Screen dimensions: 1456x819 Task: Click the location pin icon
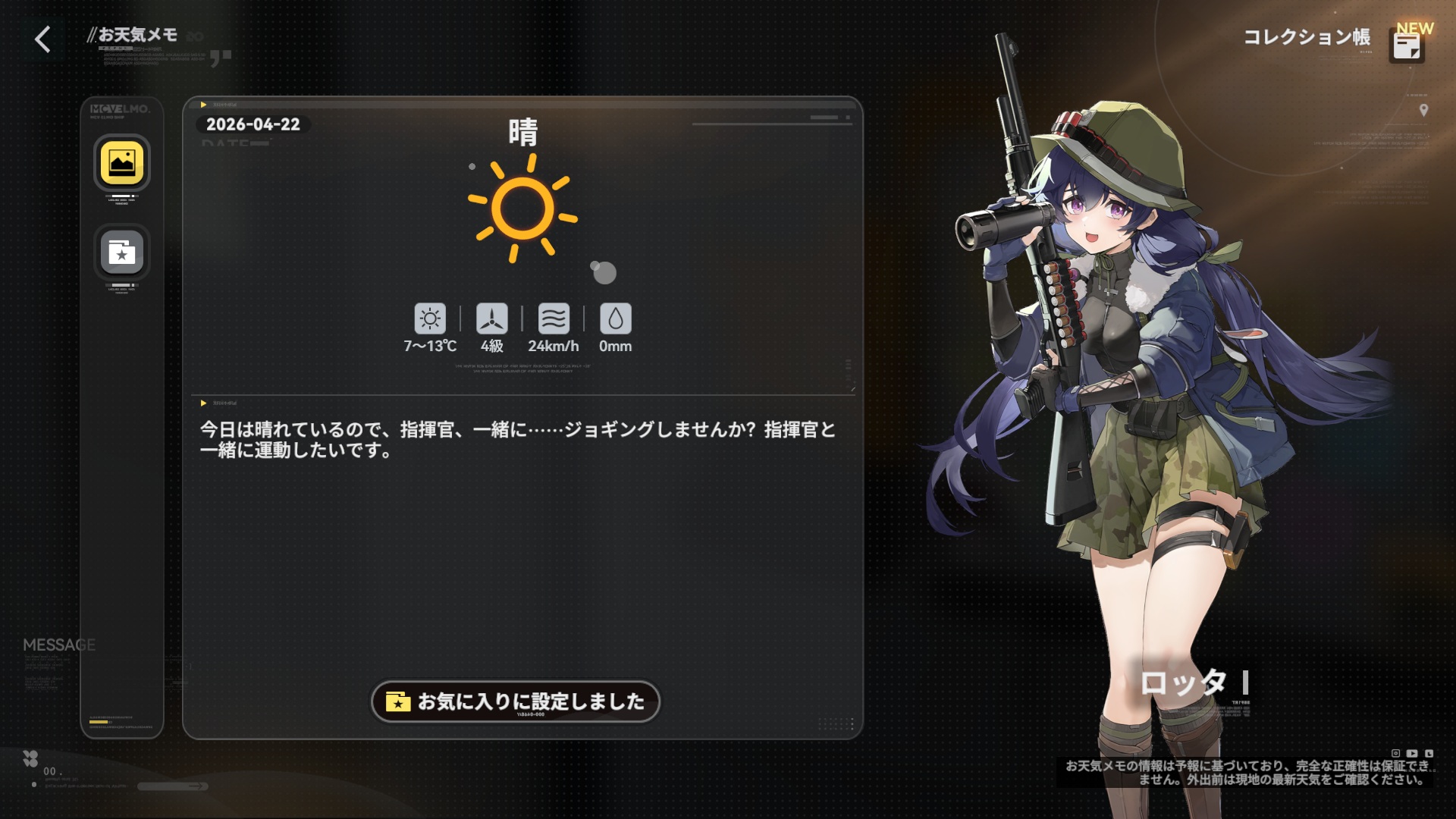click(1423, 111)
